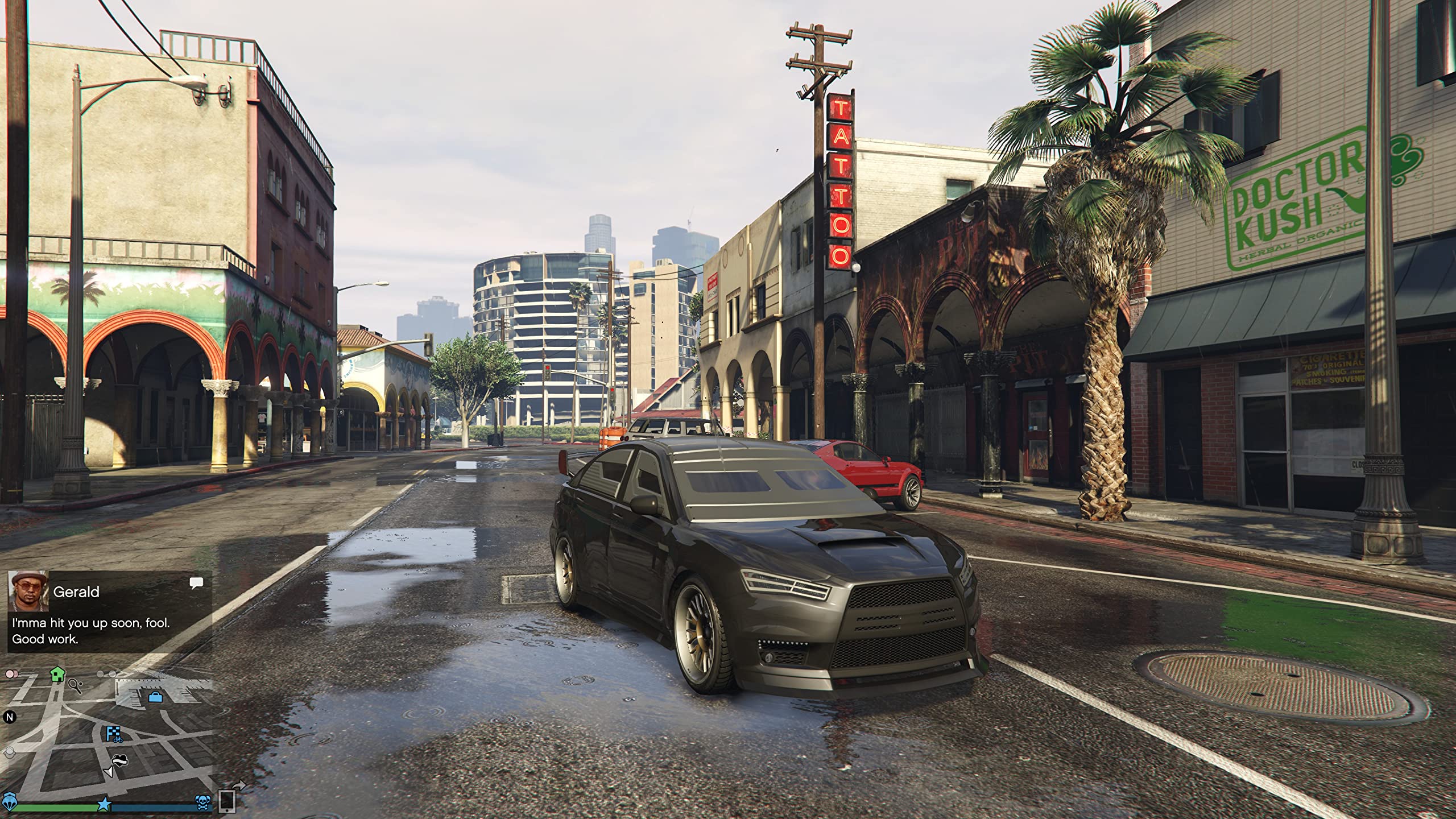
Task: Click the blue briefcase map marker
Action: 155,697
